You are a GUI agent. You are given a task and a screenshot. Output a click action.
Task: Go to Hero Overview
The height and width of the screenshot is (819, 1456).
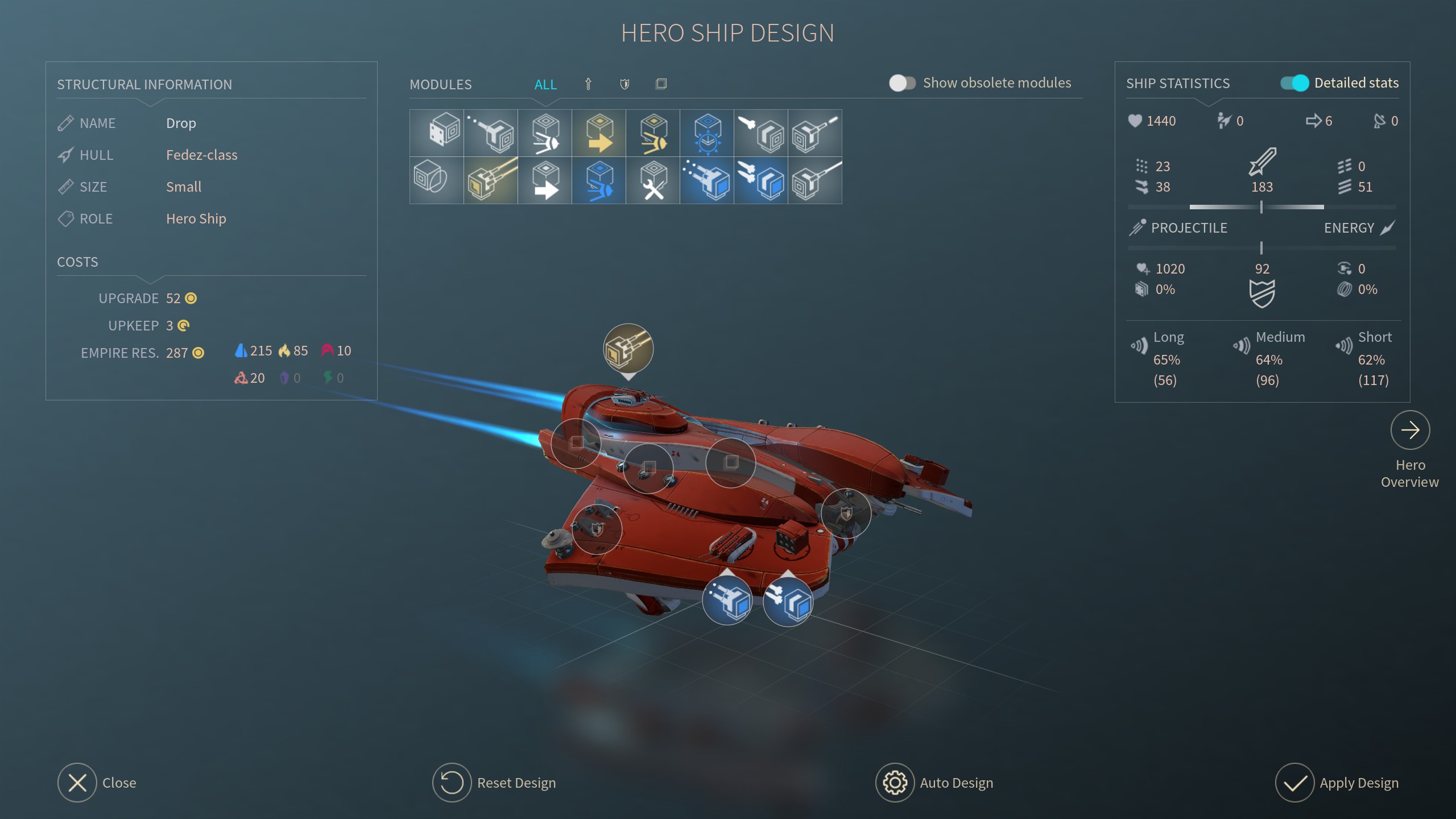click(1410, 431)
